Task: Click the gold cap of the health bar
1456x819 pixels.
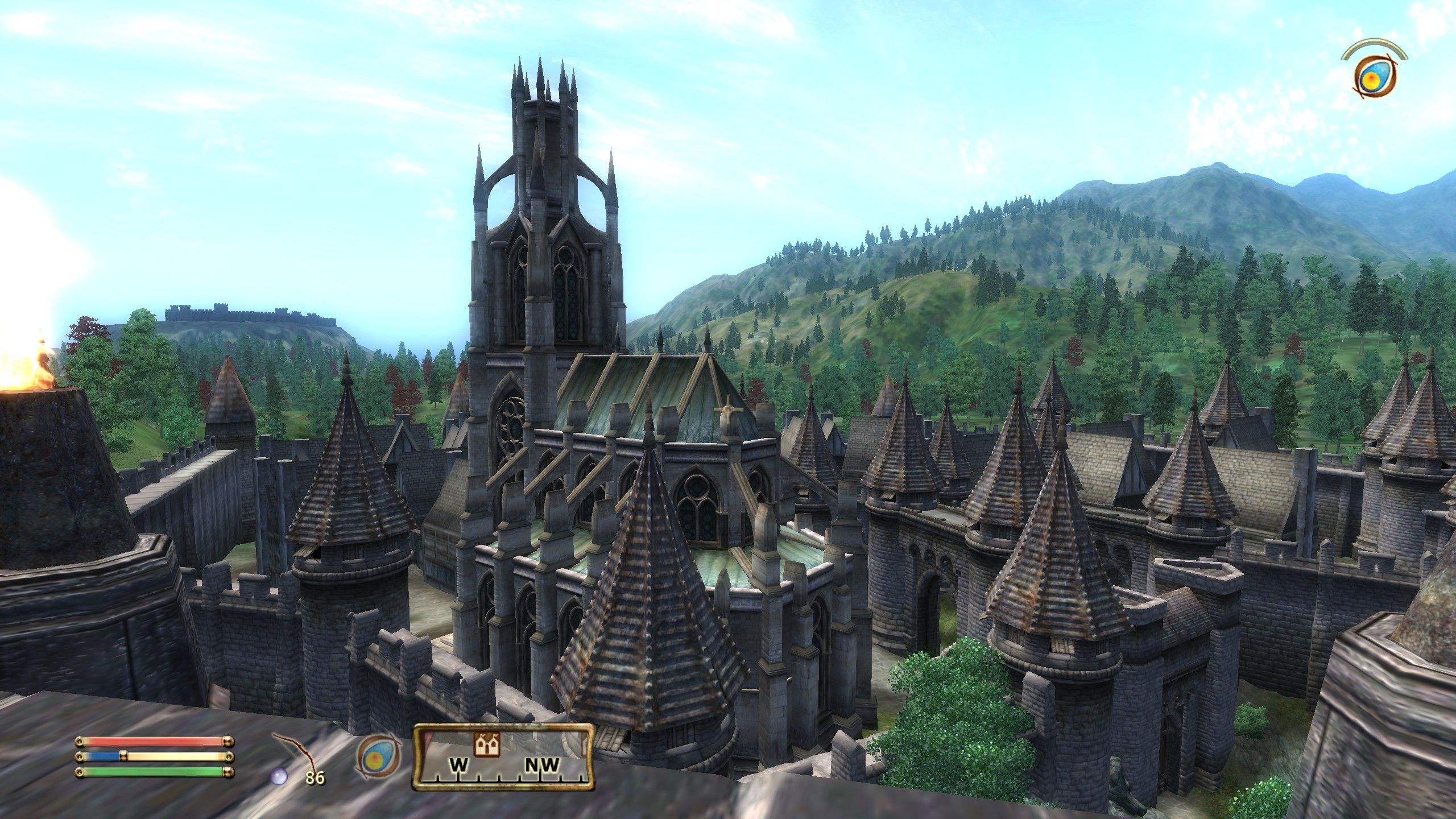Action: 228,742
